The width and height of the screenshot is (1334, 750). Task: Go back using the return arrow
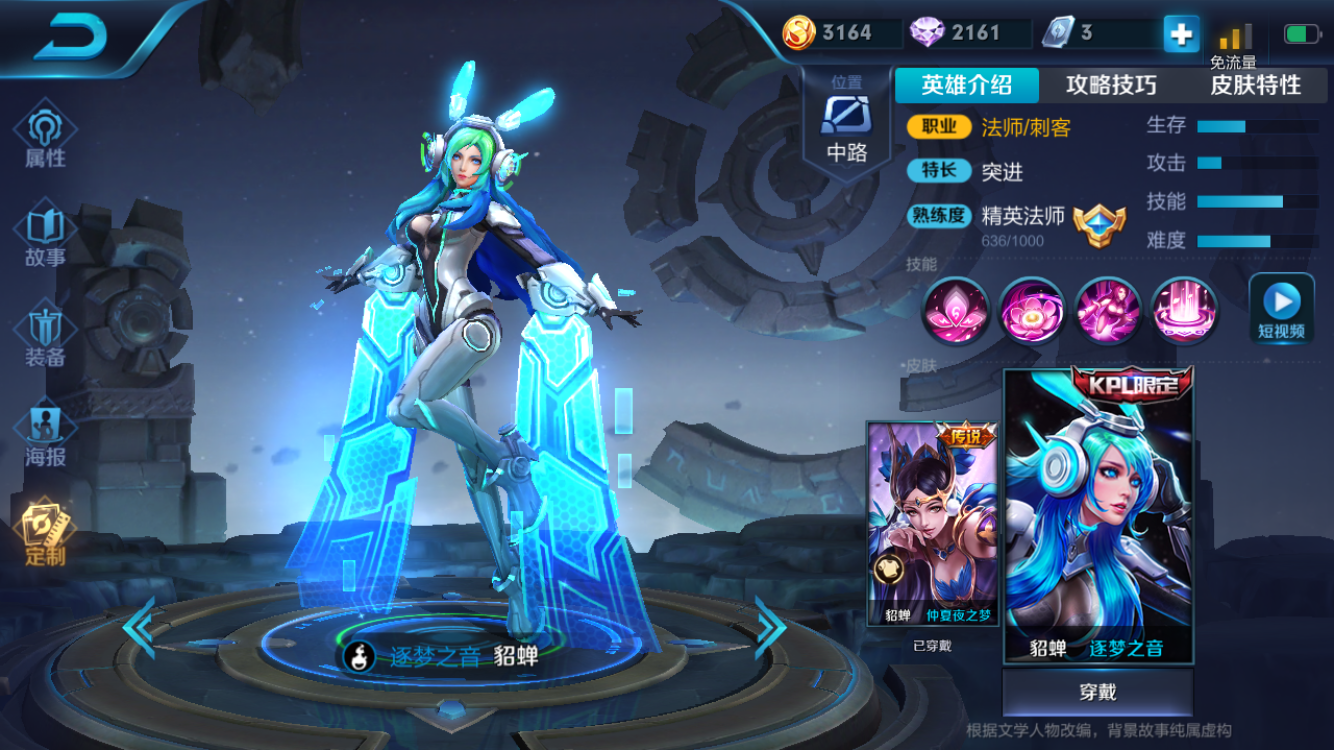pos(70,38)
